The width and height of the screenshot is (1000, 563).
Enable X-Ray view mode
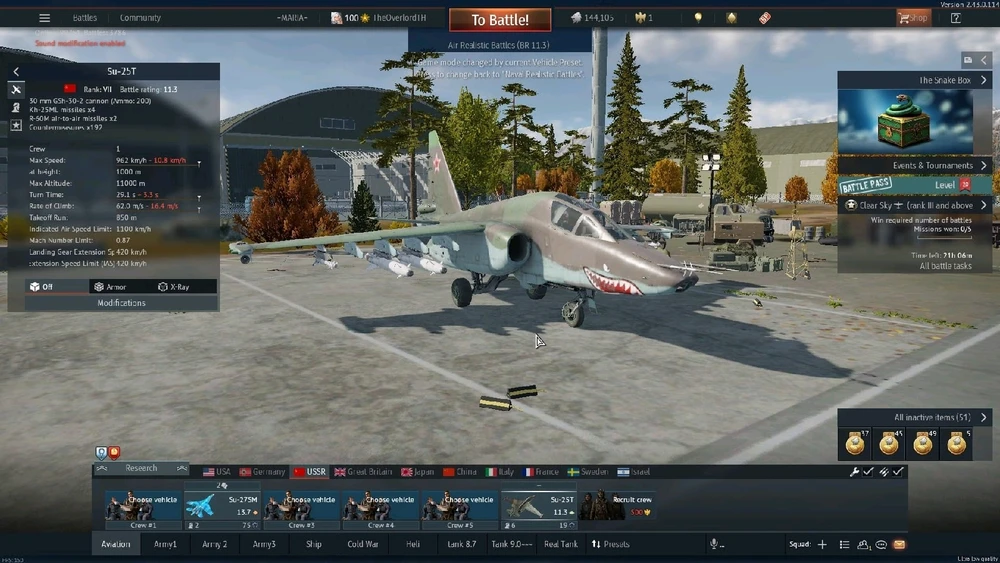174,286
